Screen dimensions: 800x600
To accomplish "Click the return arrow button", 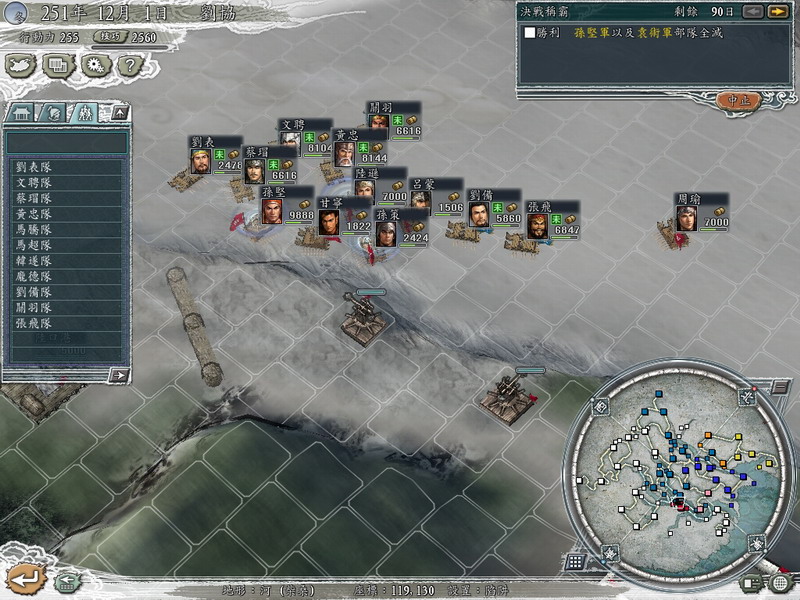I will tap(24, 577).
